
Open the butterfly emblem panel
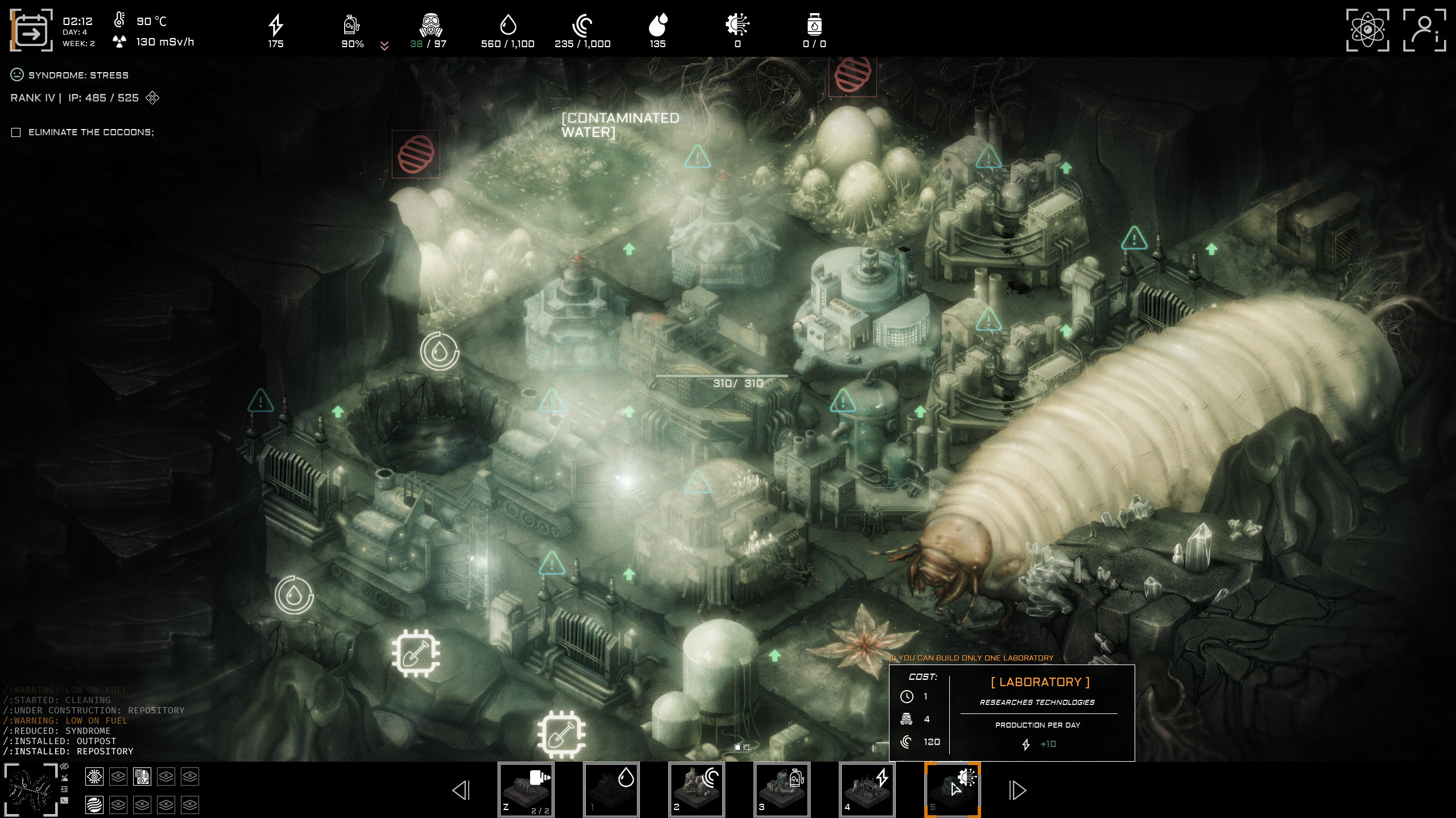pos(31,790)
